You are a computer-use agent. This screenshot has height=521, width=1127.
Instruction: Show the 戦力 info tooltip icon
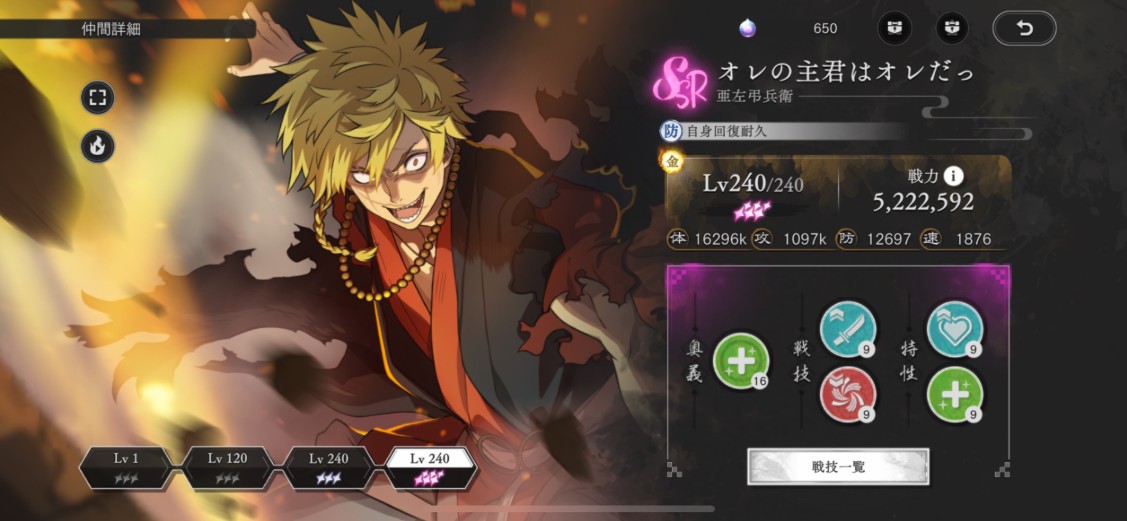click(954, 176)
